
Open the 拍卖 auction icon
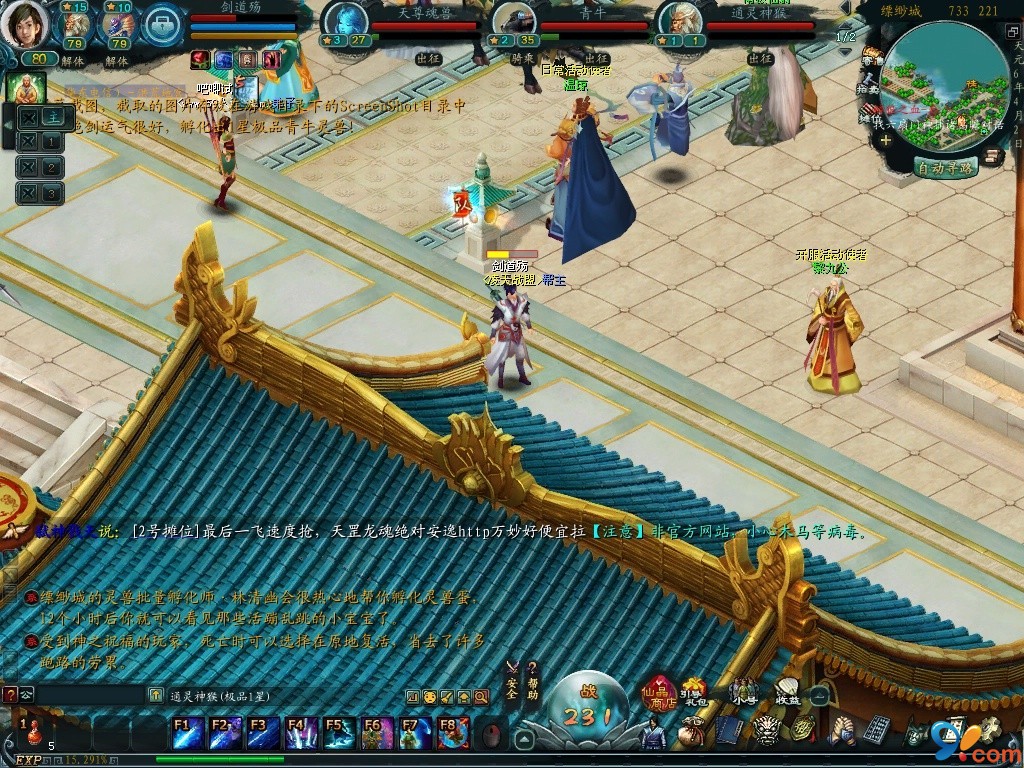click(867, 90)
